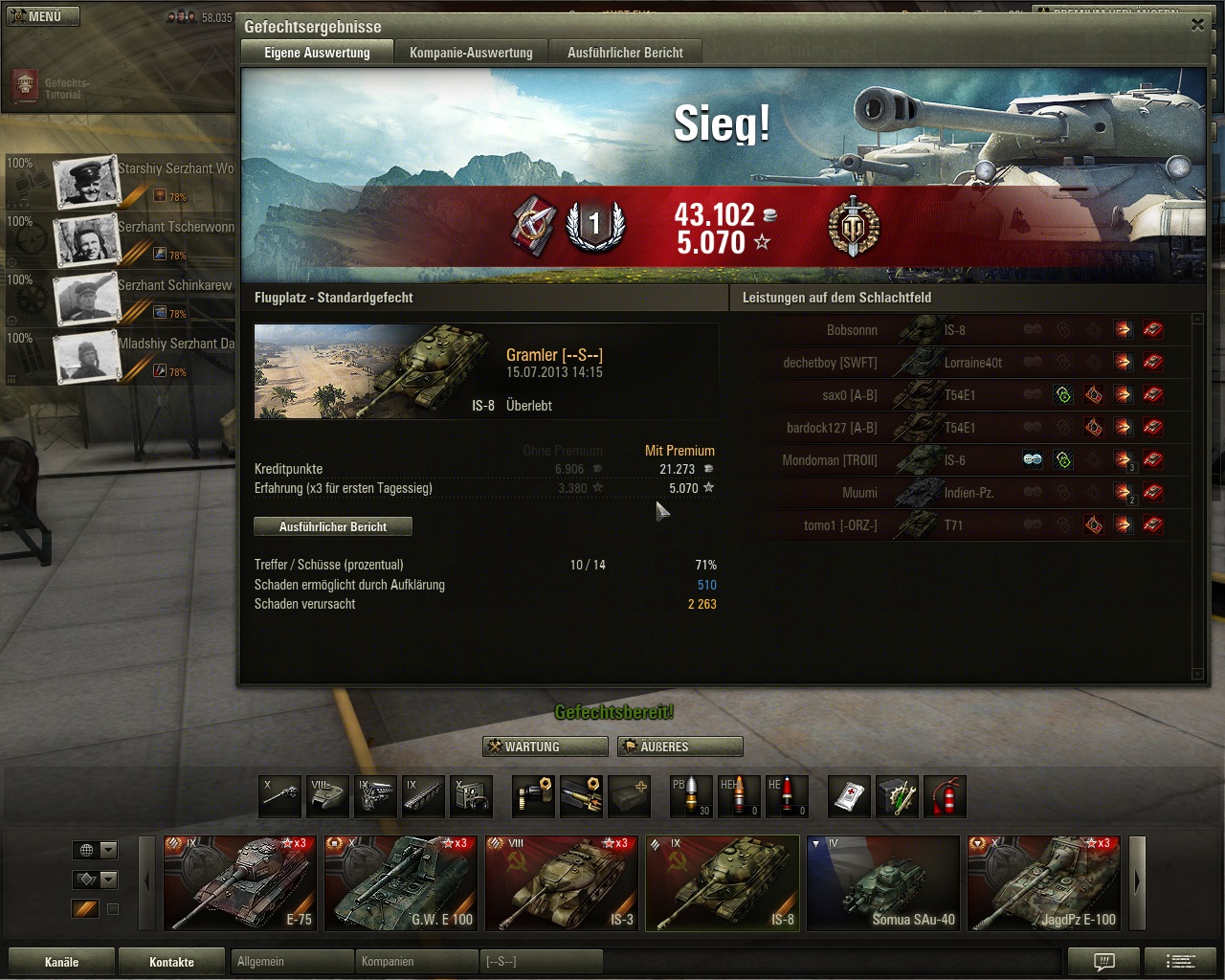Open the Wartung service button
Screen dimensions: 1225x980
(x=546, y=746)
